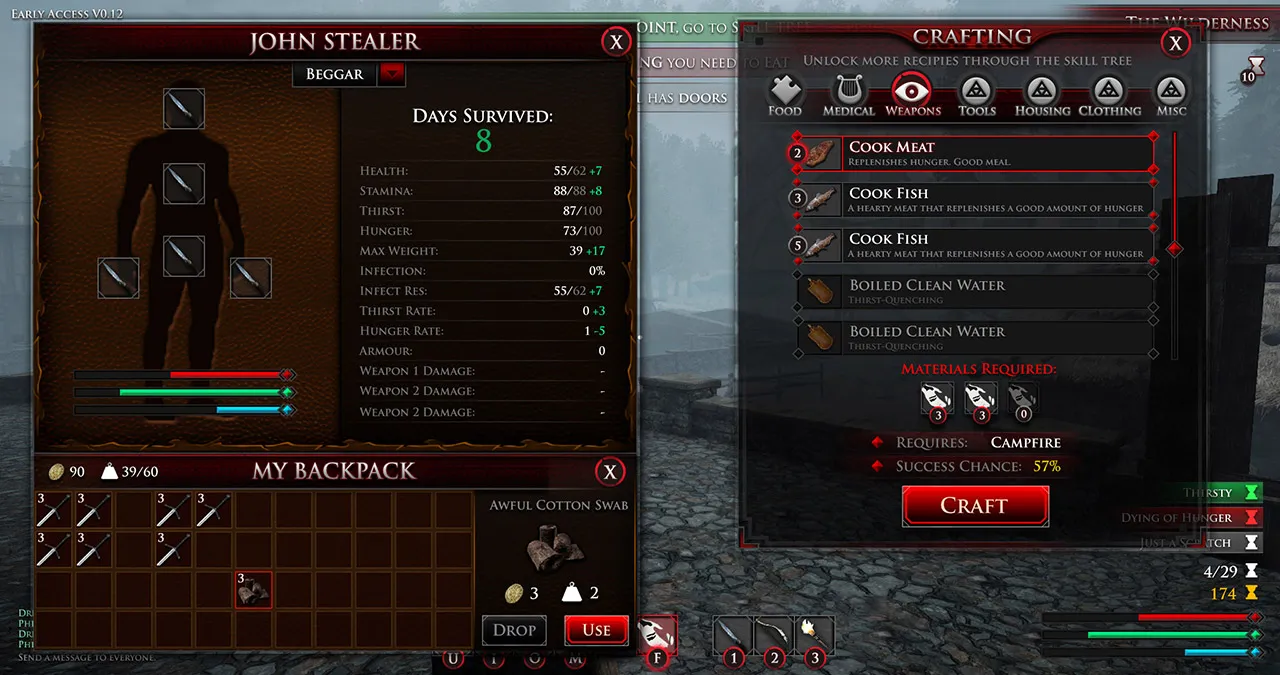The image size is (1280, 675).
Task: Choose the torch in hotbar slot 3
Action: click(815, 634)
